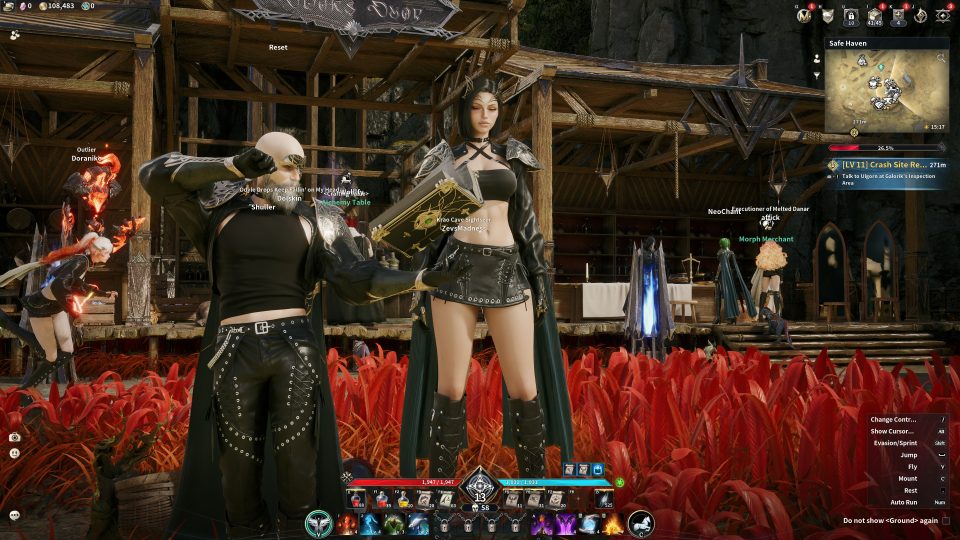Open the chat bubble icon
Image resolution: width=960 pixels, height=540 pixels.
click(14, 515)
